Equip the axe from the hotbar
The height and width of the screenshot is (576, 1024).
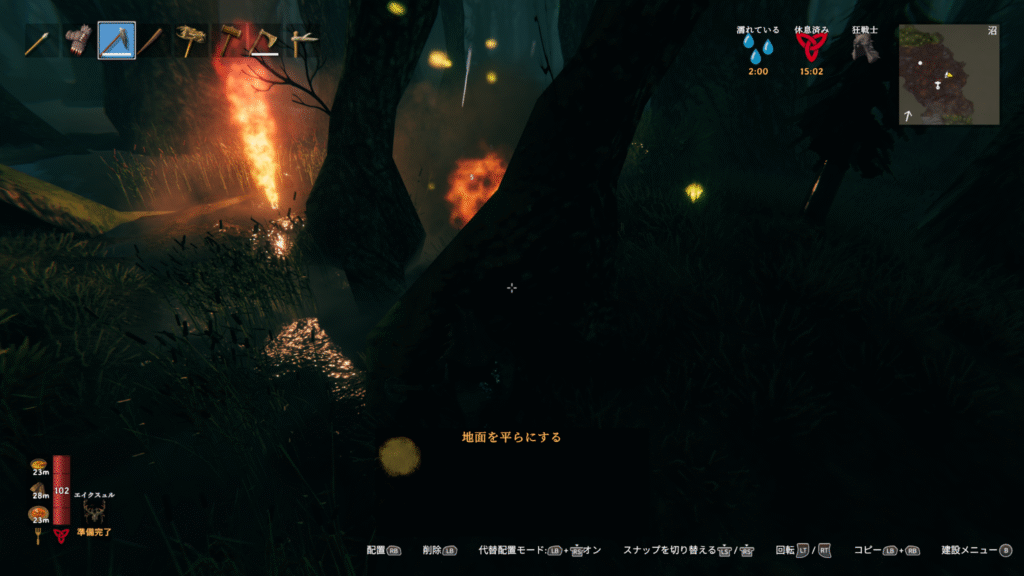pos(265,42)
